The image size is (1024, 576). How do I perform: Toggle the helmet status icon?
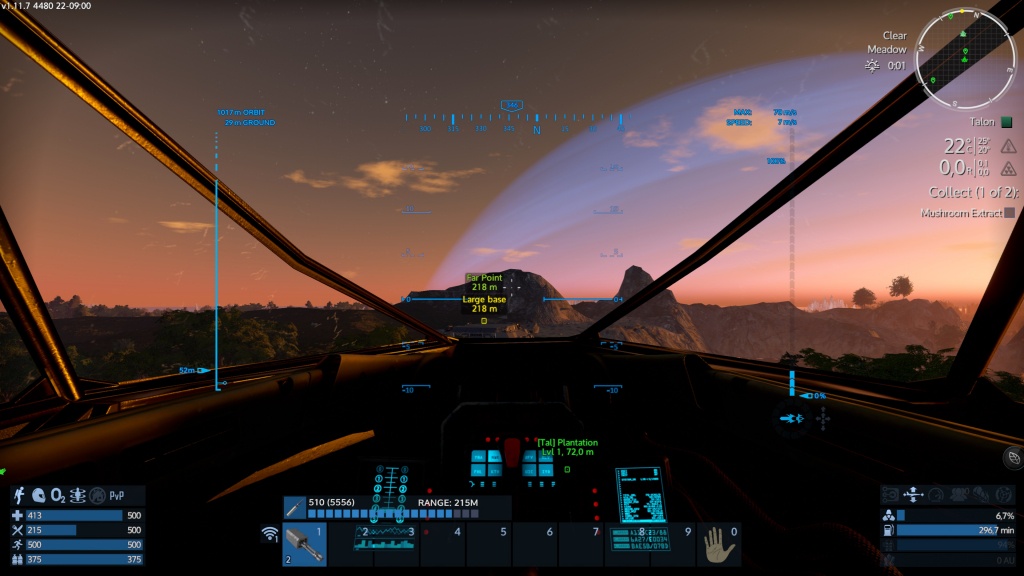[x=39, y=495]
